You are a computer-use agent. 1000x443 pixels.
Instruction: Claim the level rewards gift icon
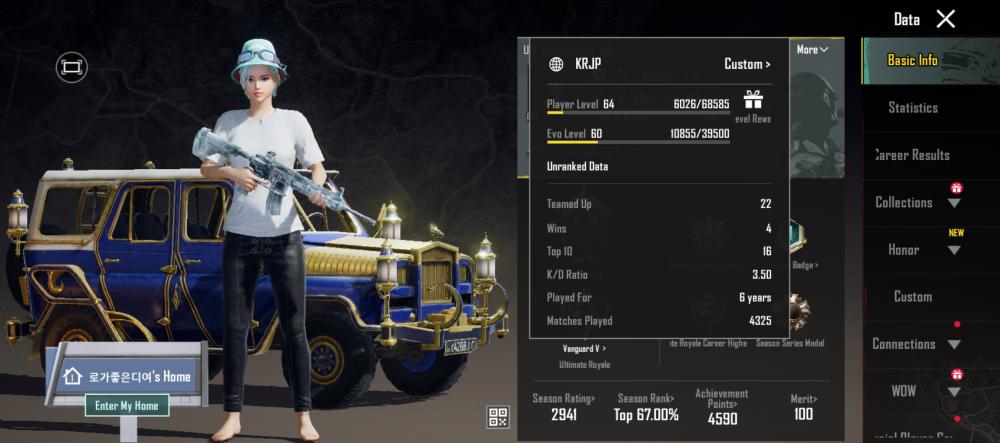[x=753, y=100]
